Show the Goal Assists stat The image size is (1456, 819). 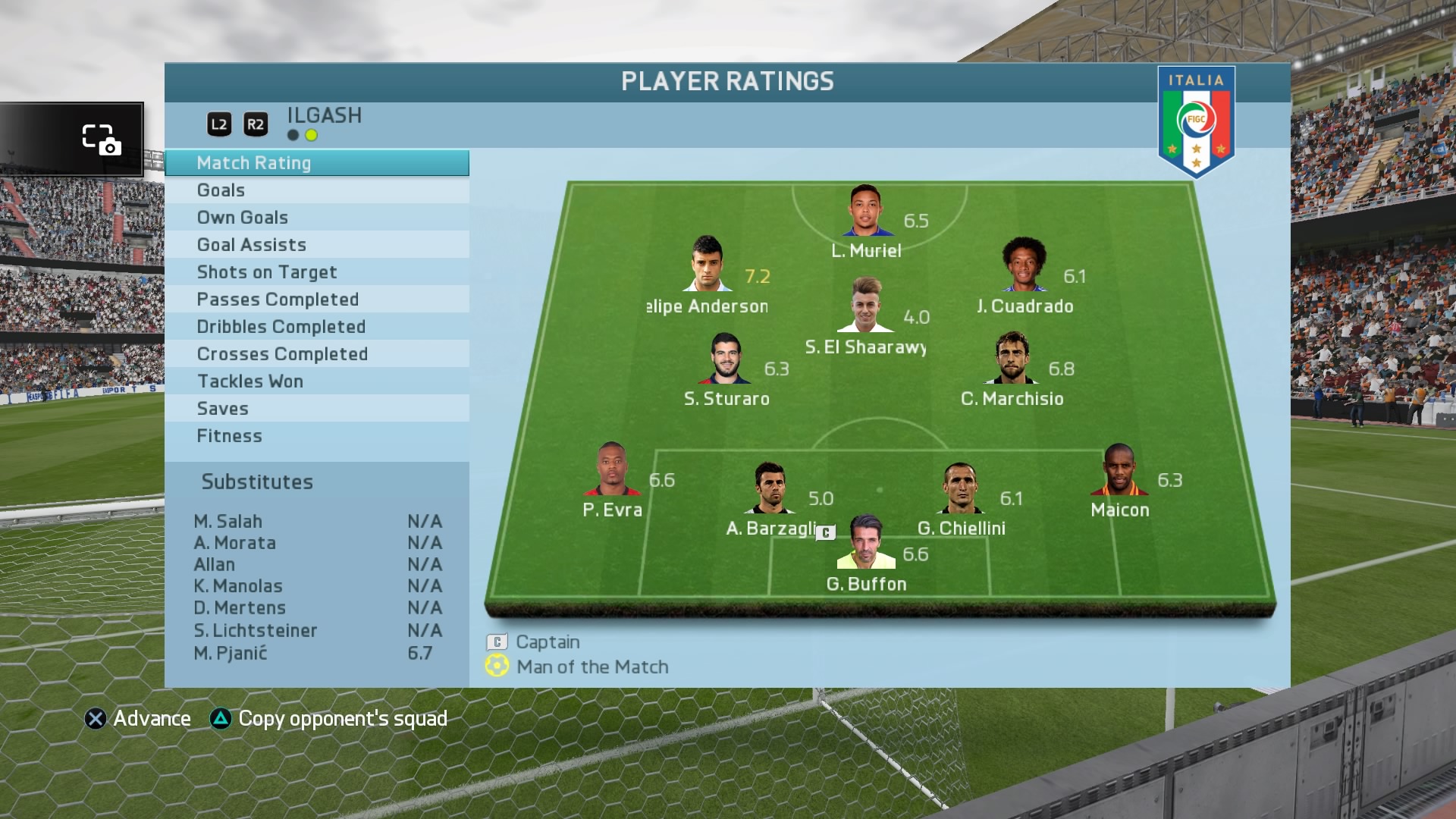pos(316,245)
